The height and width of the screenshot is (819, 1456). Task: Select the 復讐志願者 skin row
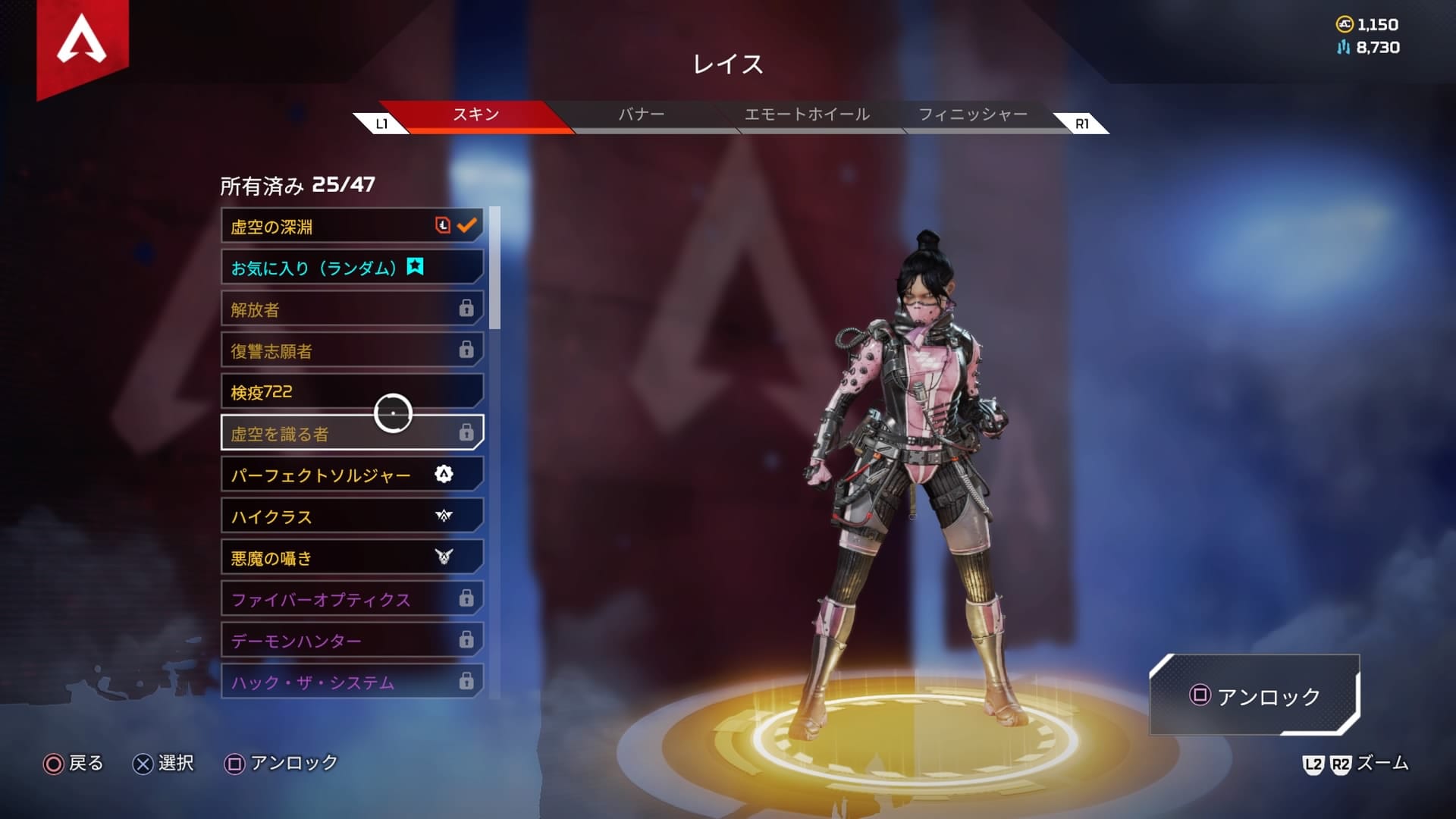352,350
